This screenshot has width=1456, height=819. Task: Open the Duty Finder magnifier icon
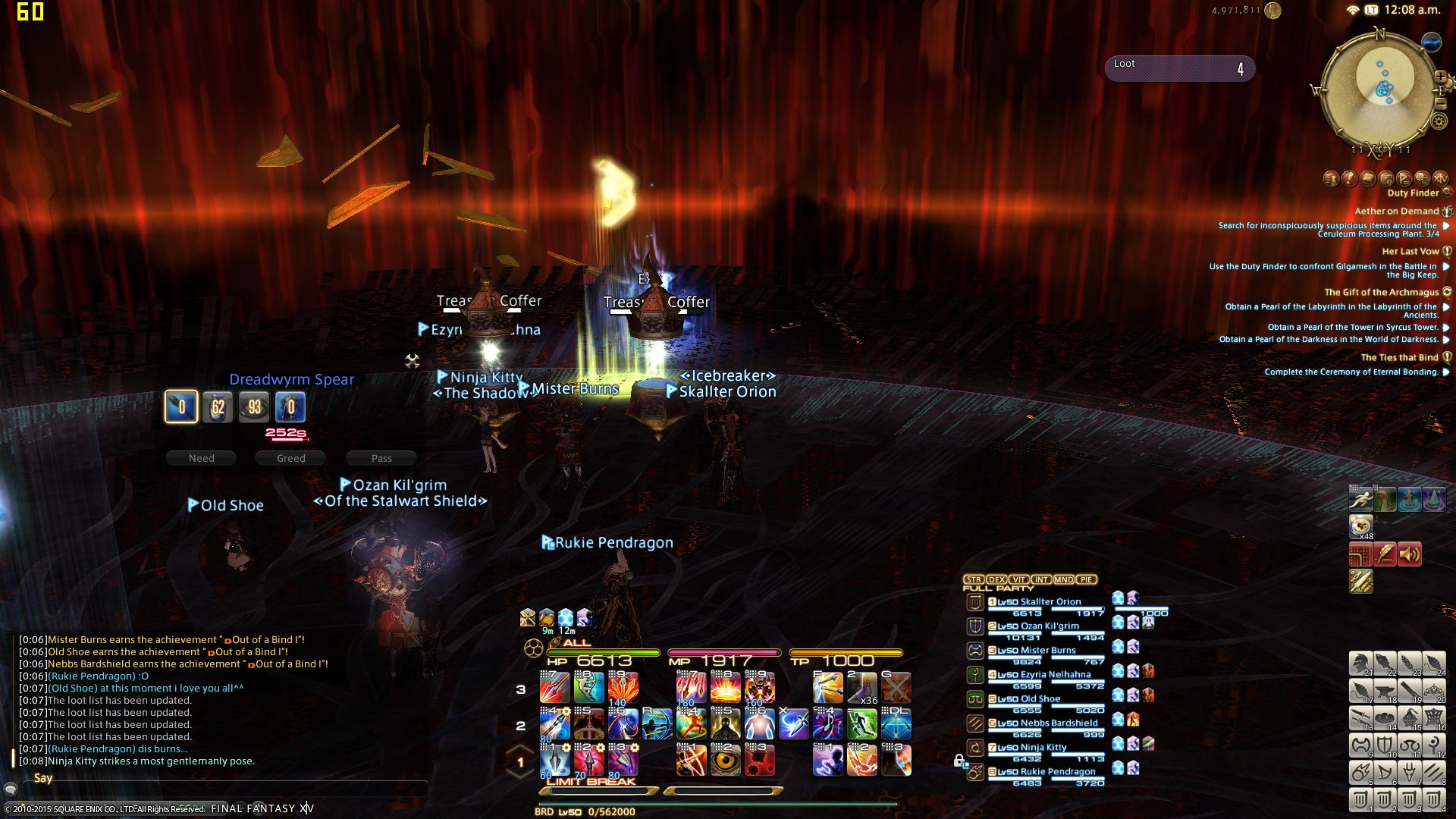point(1447,193)
